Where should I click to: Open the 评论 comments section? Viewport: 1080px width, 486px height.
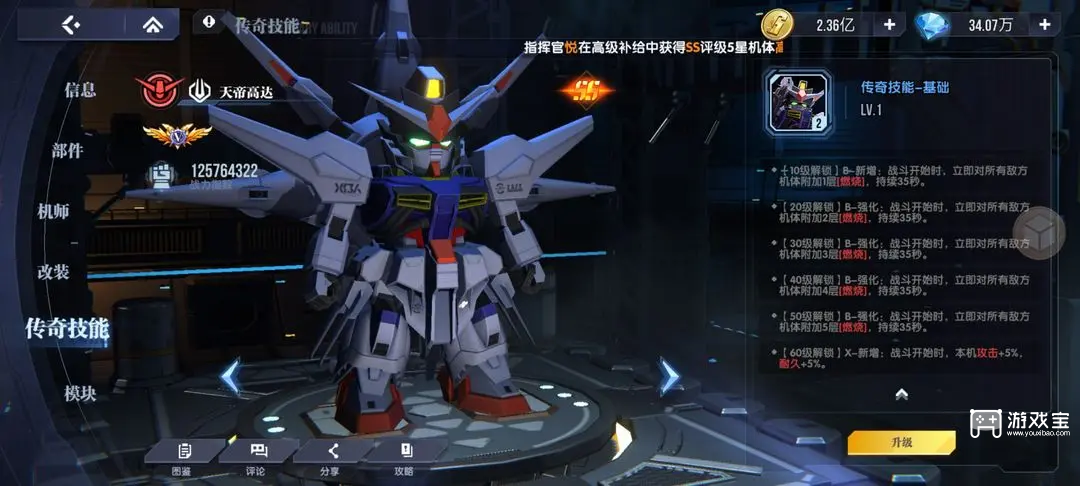tap(257, 457)
